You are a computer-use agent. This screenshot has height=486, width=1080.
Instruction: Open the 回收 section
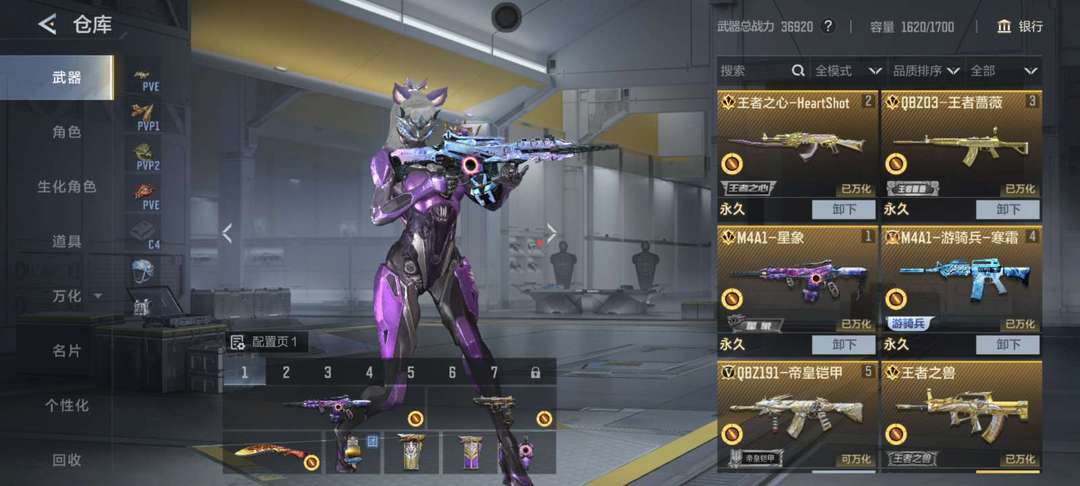pos(66,460)
